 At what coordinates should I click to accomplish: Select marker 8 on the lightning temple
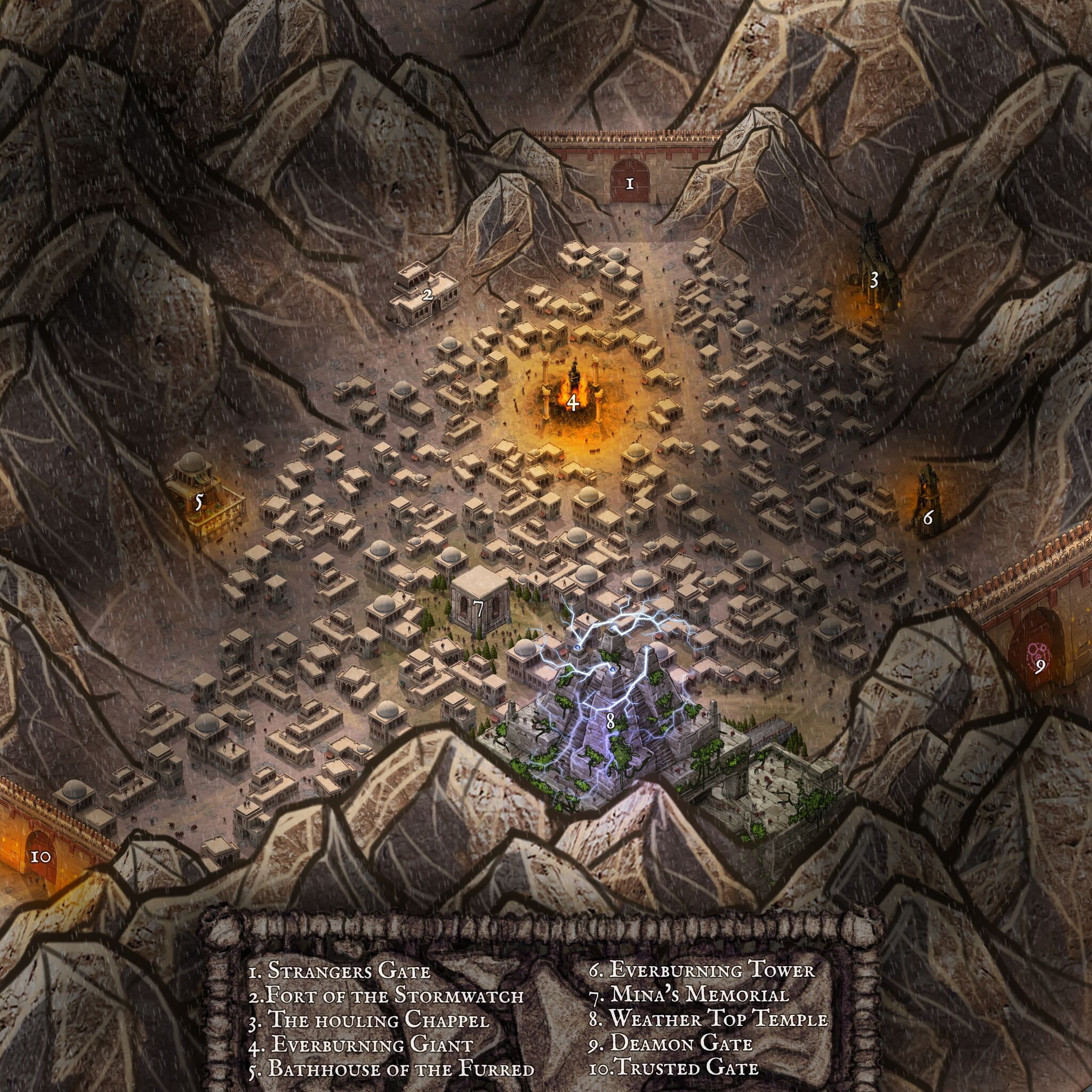(x=609, y=720)
